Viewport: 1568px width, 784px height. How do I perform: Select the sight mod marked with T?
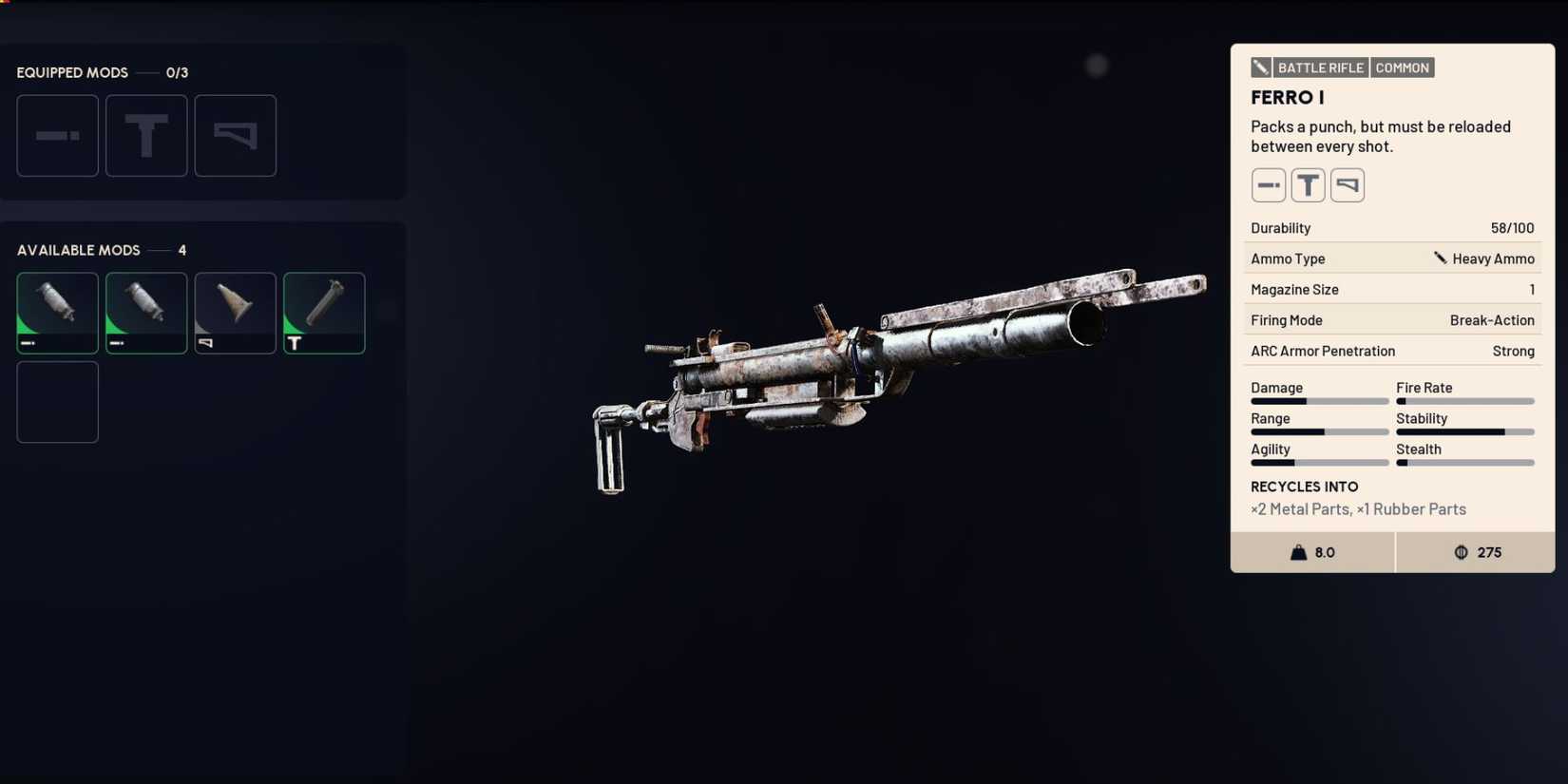(323, 313)
